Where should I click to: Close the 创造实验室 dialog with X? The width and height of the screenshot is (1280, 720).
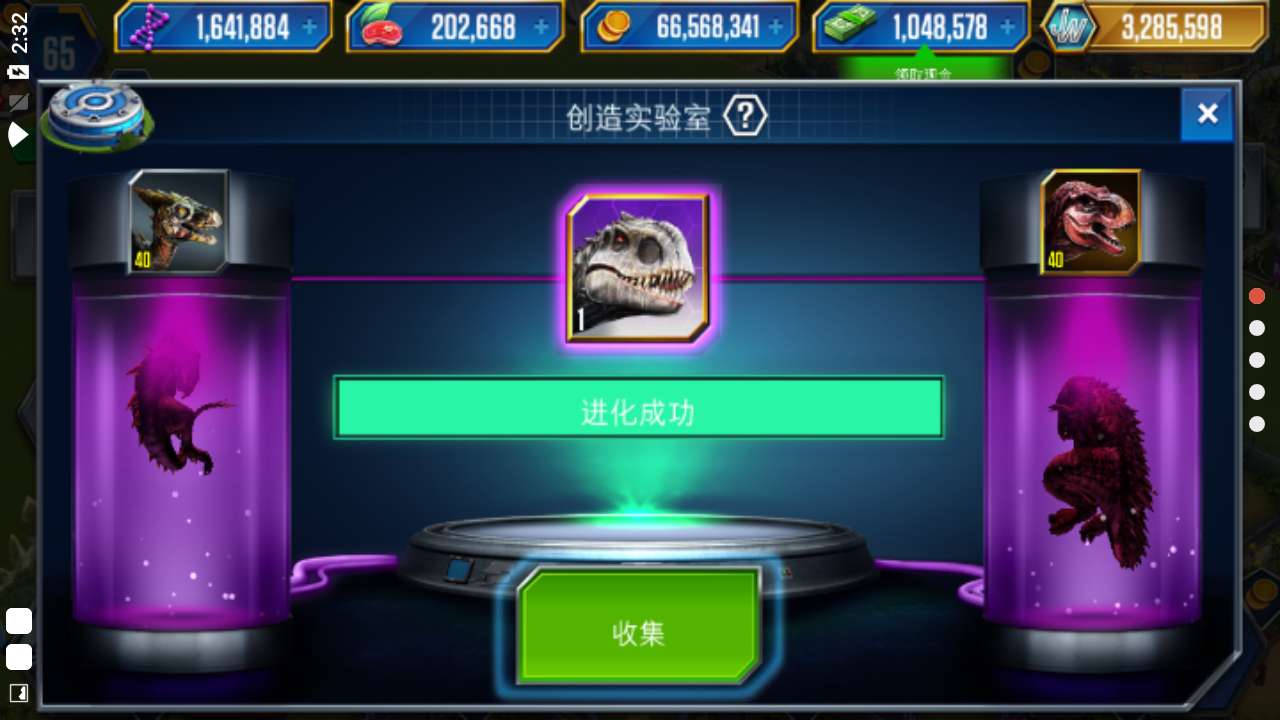coord(1207,114)
